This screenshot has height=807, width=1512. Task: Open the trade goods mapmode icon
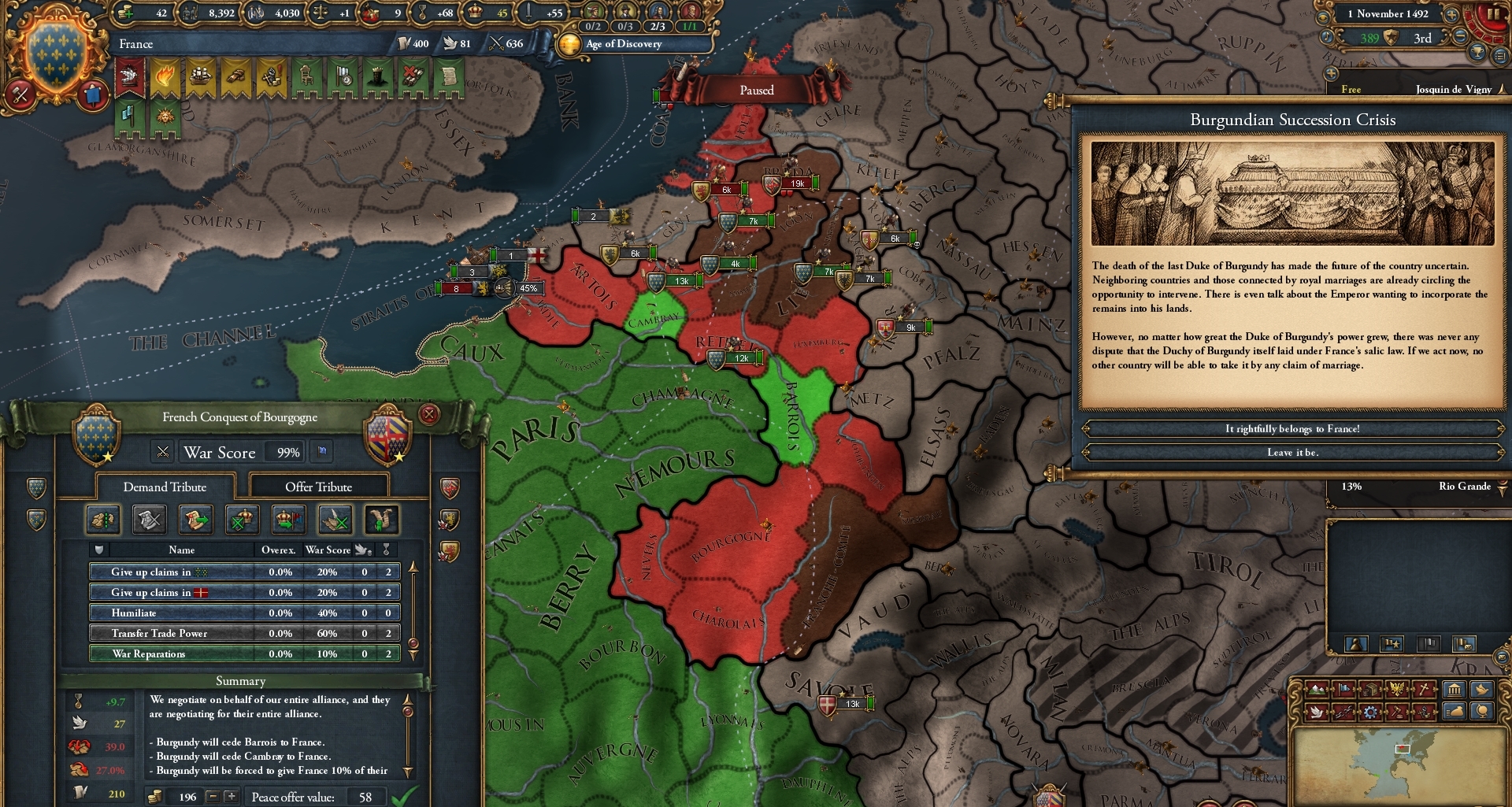(1370, 689)
